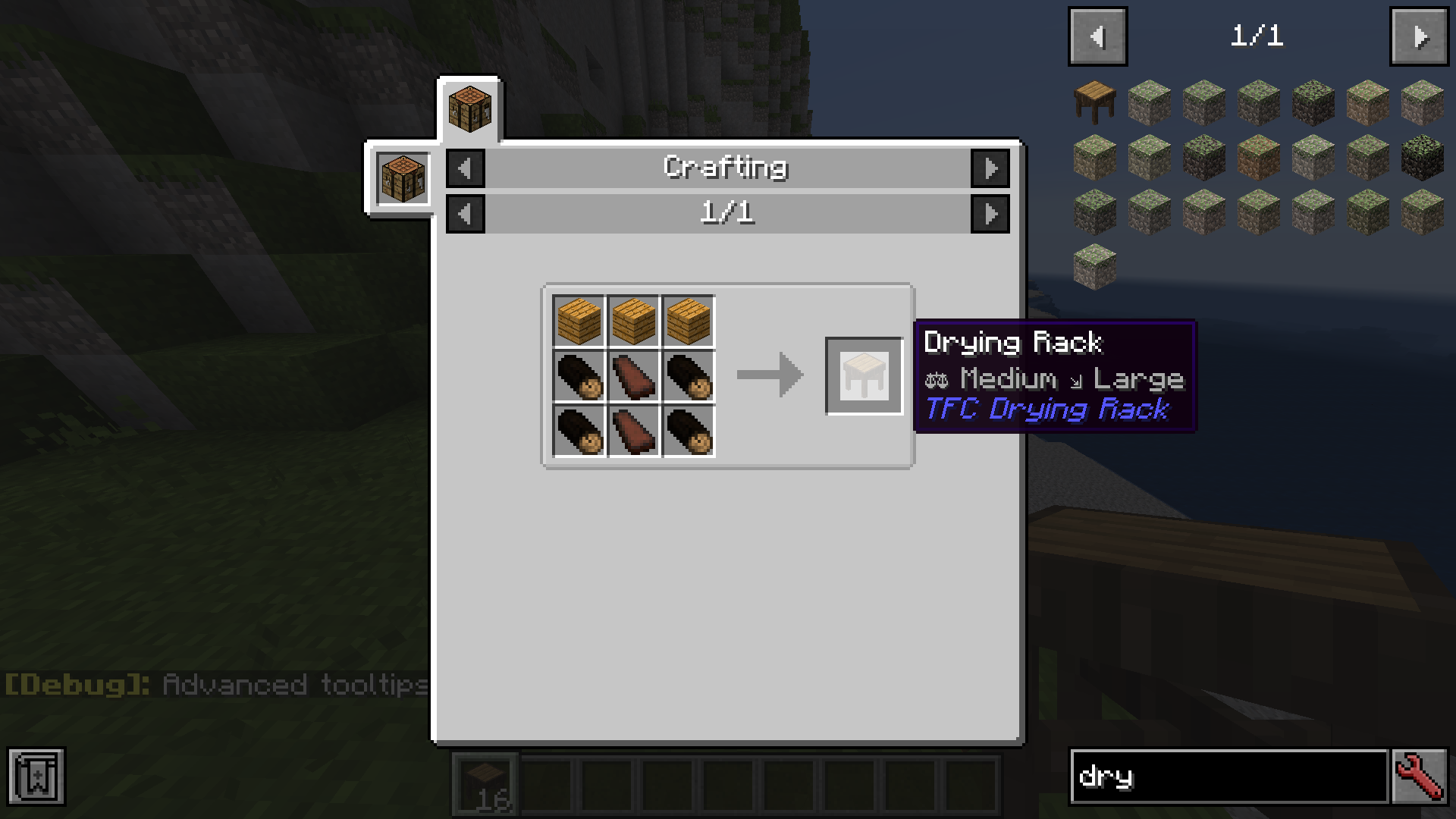This screenshot has height=819, width=1456.
Task: Click the crafting table catalyst icon
Action: point(403,179)
